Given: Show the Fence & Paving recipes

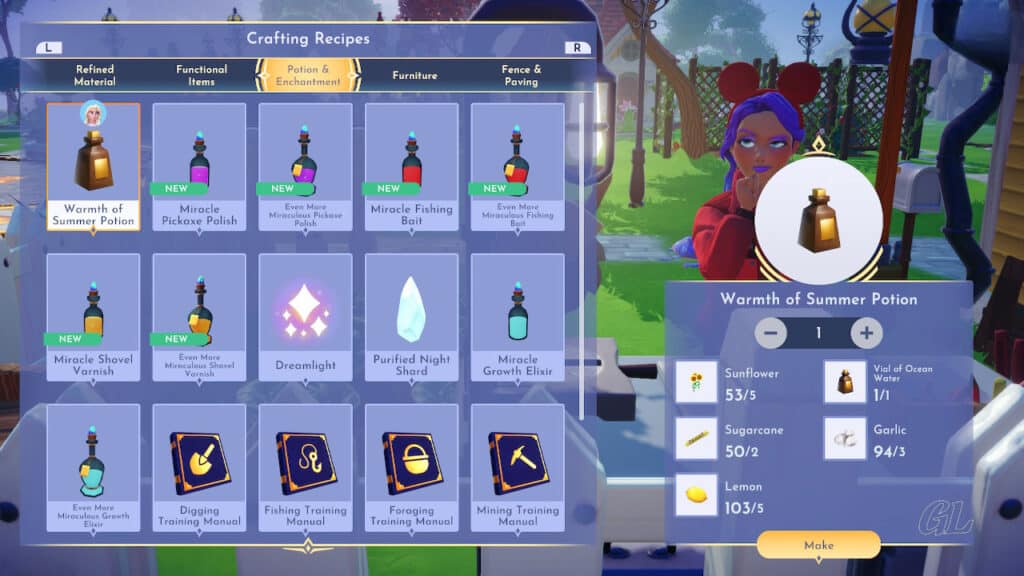Looking at the screenshot, I should [521, 75].
